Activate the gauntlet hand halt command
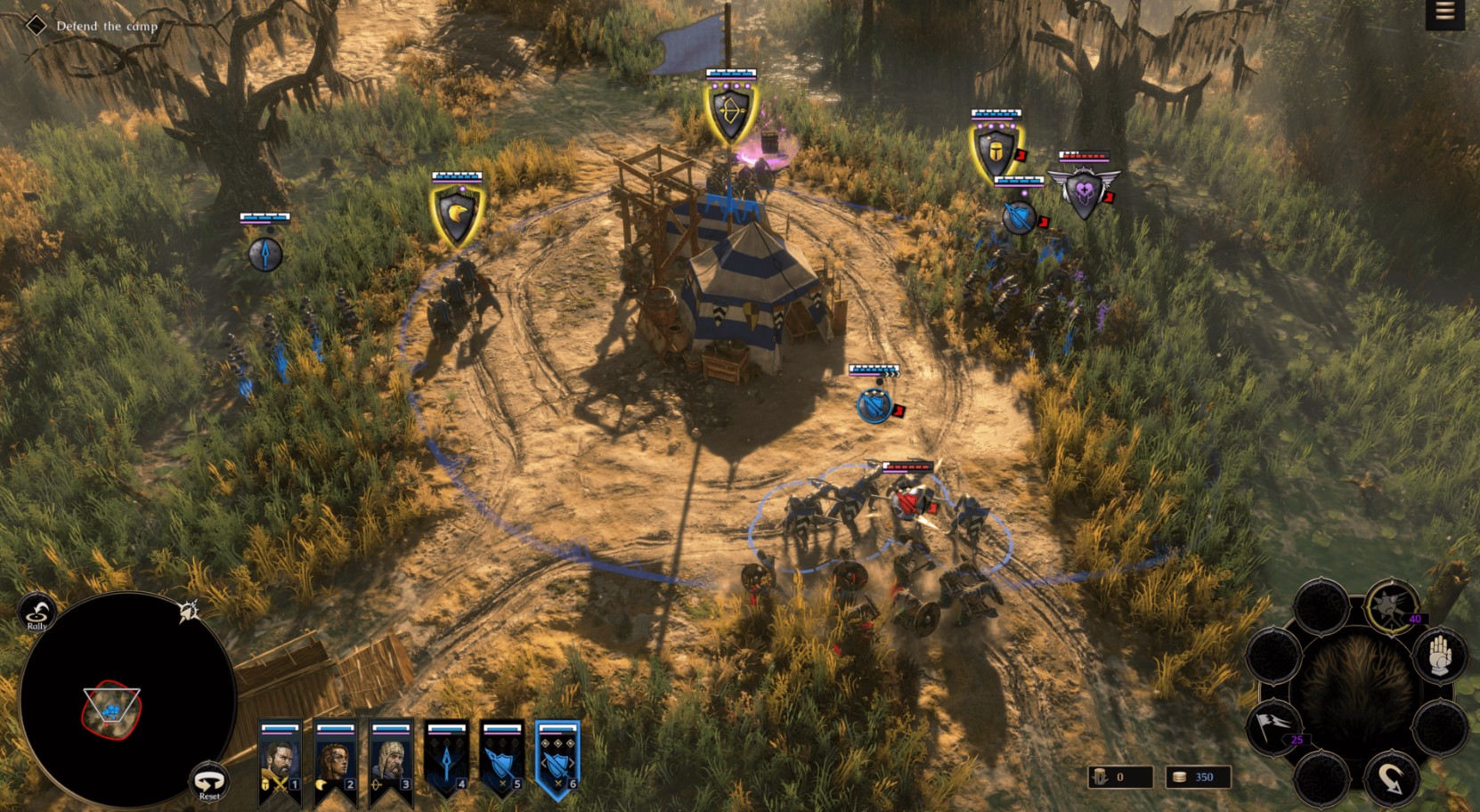This screenshot has height=812, width=1480. [x=1439, y=657]
